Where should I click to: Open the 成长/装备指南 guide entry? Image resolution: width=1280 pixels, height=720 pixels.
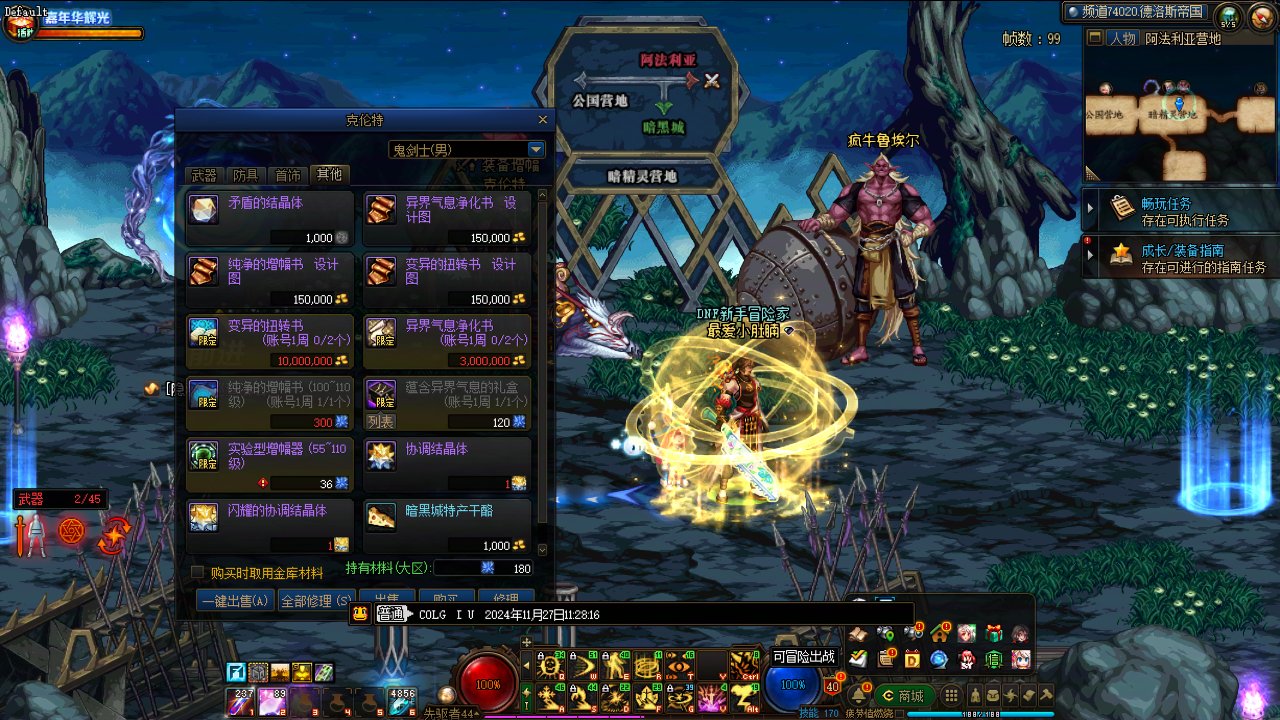1180,259
